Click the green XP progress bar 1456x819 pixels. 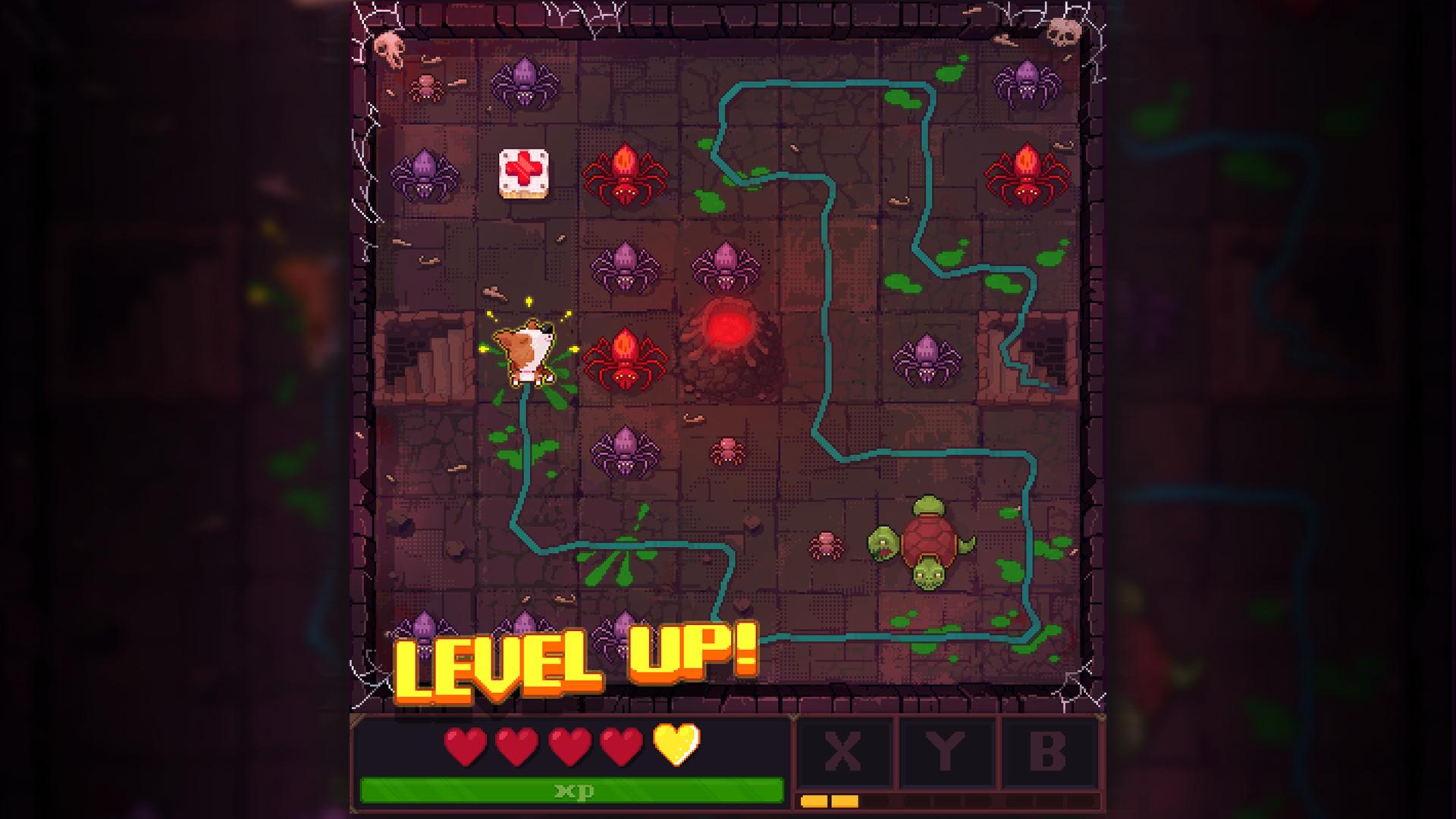click(573, 789)
